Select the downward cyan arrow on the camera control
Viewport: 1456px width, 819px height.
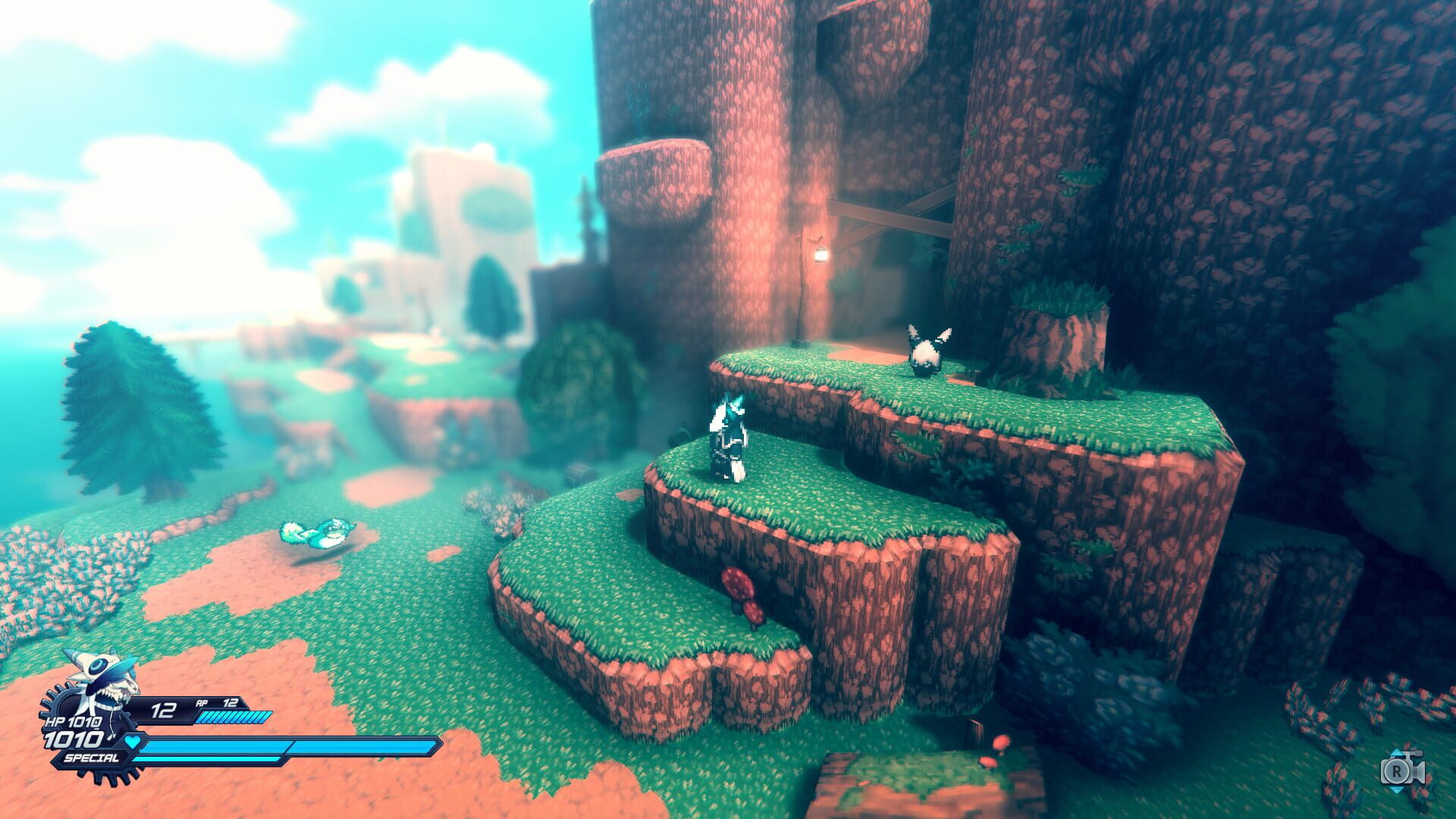click(x=1397, y=791)
